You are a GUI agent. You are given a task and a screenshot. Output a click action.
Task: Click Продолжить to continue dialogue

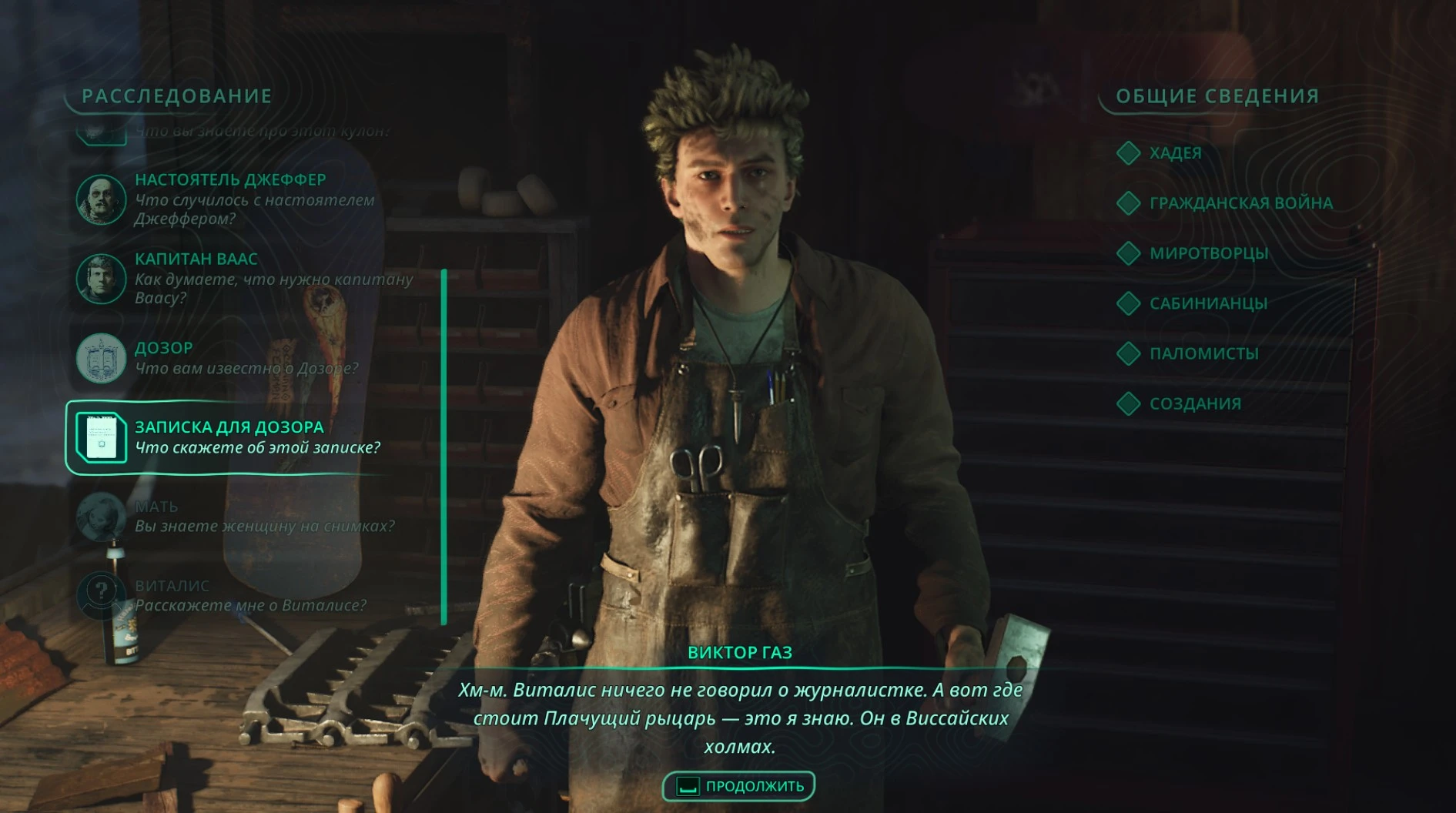pos(739,786)
